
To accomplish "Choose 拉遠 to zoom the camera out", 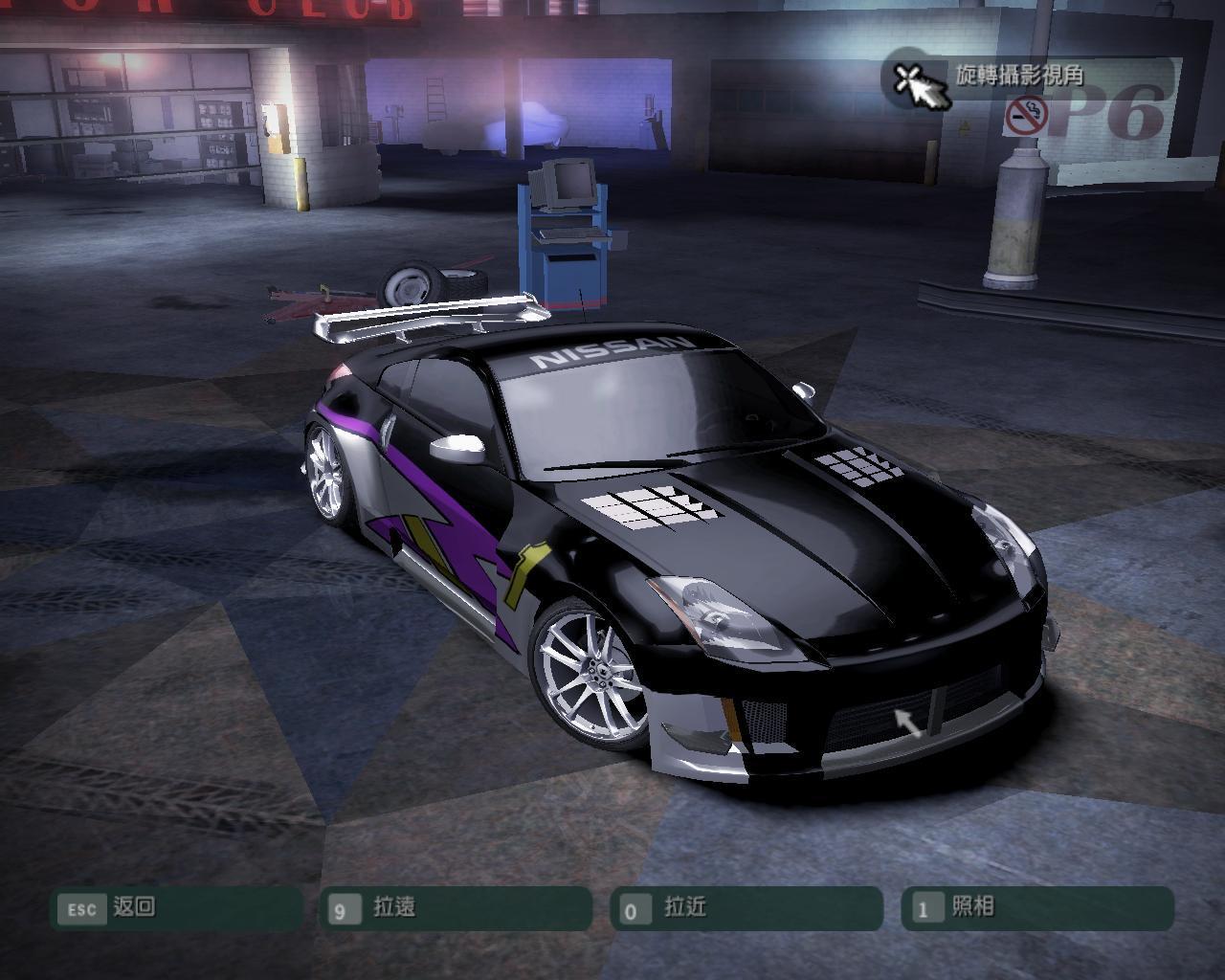I will click(456, 907).
